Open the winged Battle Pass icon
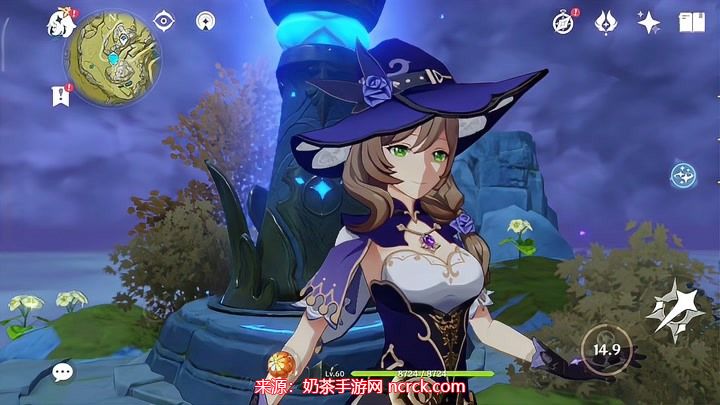 606,22
